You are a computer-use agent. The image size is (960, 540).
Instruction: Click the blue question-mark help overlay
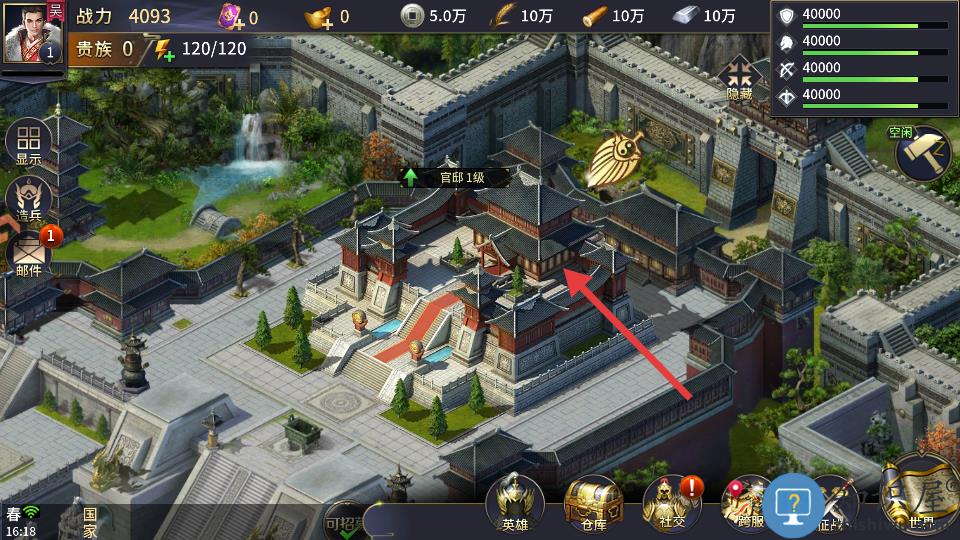[793, 505]
